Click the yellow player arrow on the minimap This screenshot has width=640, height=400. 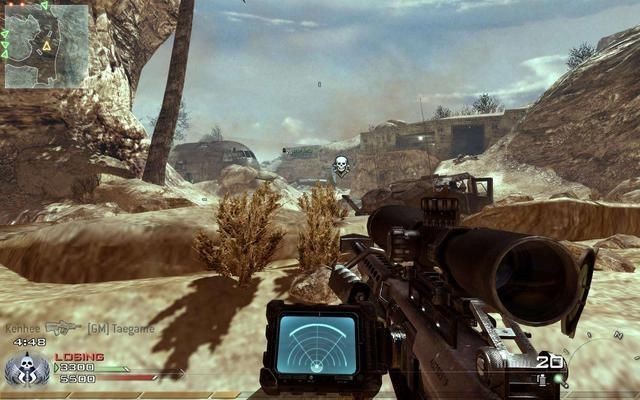click(x=46, y=46)
